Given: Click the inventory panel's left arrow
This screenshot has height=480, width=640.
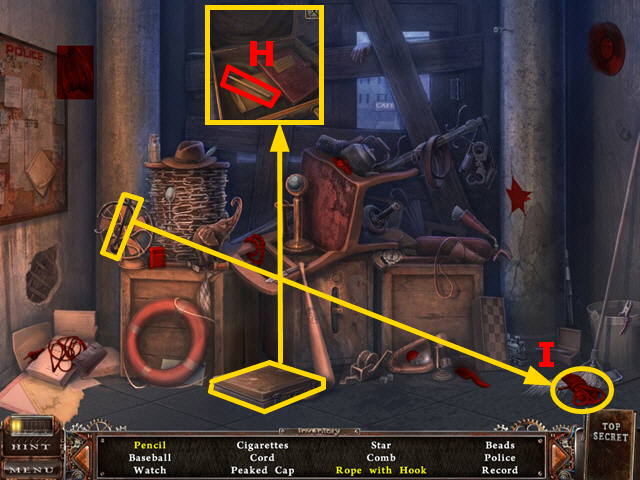Looking at the screenshot, I should tap(85, 457).
